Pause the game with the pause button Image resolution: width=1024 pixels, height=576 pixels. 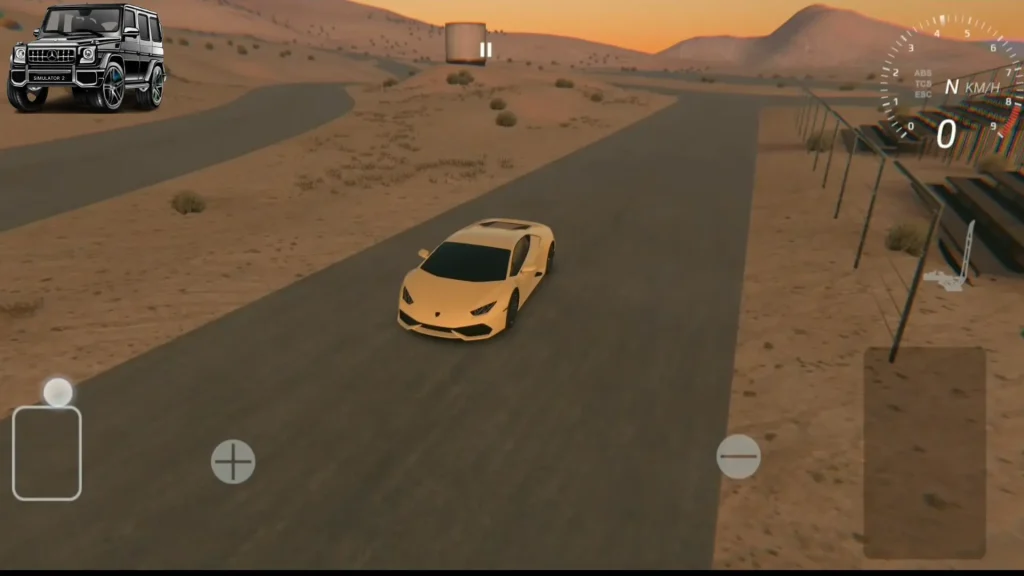485,50
